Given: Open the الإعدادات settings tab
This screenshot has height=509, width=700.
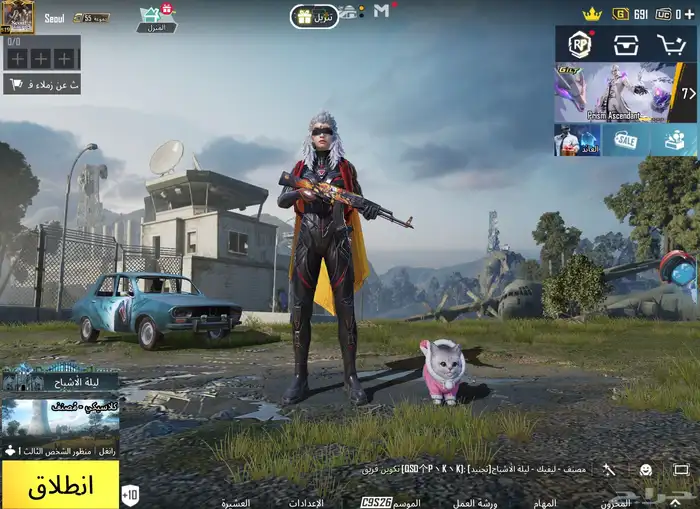Looking at the screenshot, I should (x=306, y=502).
